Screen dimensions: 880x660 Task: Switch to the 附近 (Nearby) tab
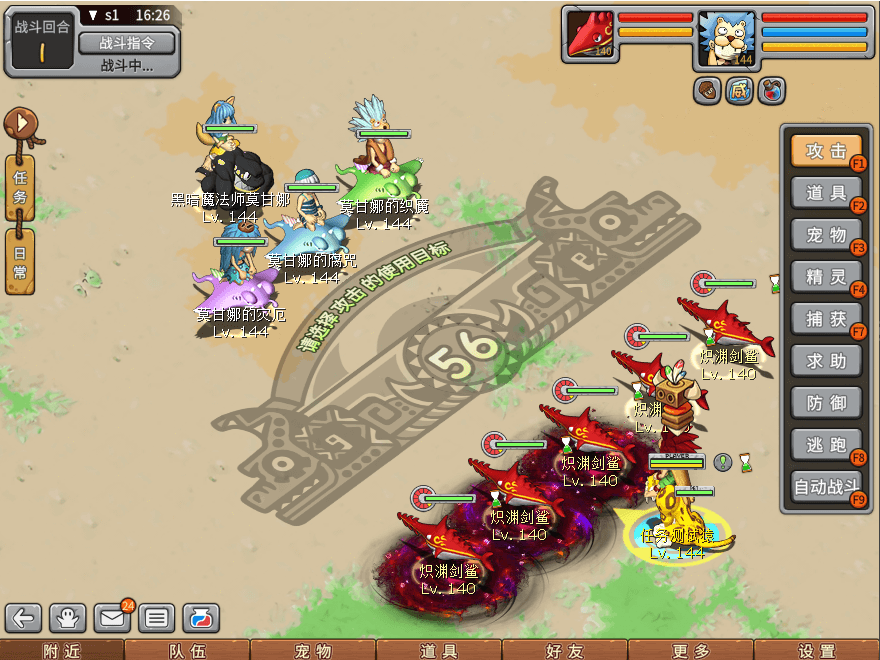coord(62,651)
